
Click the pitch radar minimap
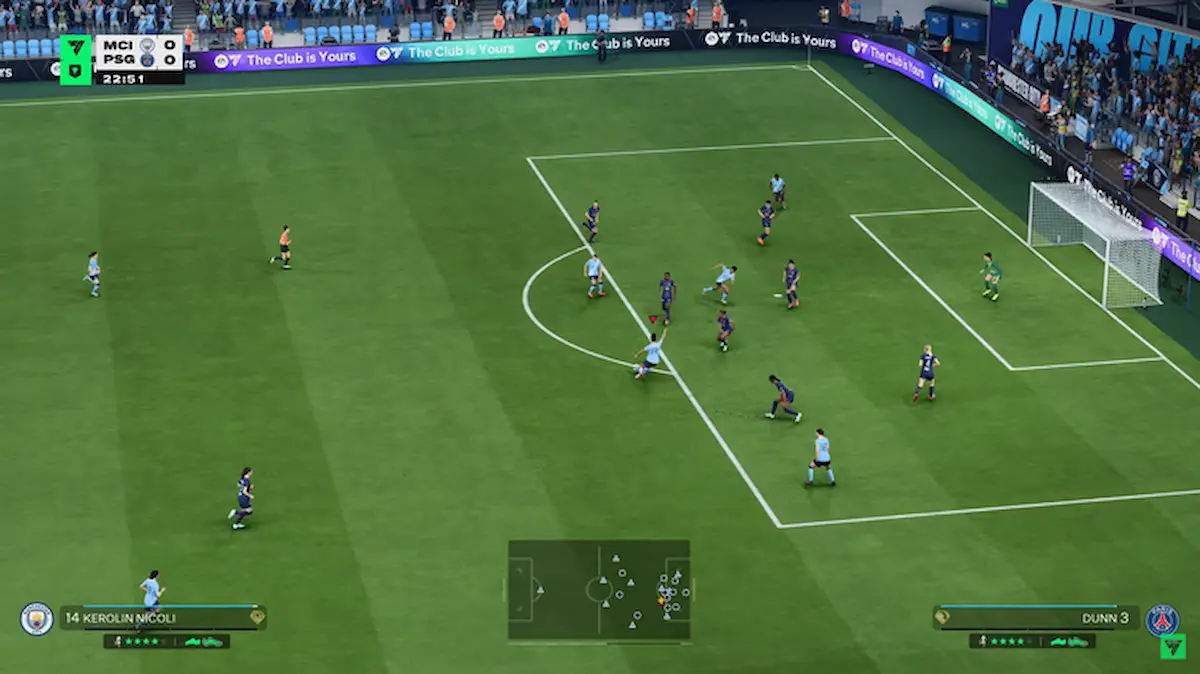(x=598, y=589)
